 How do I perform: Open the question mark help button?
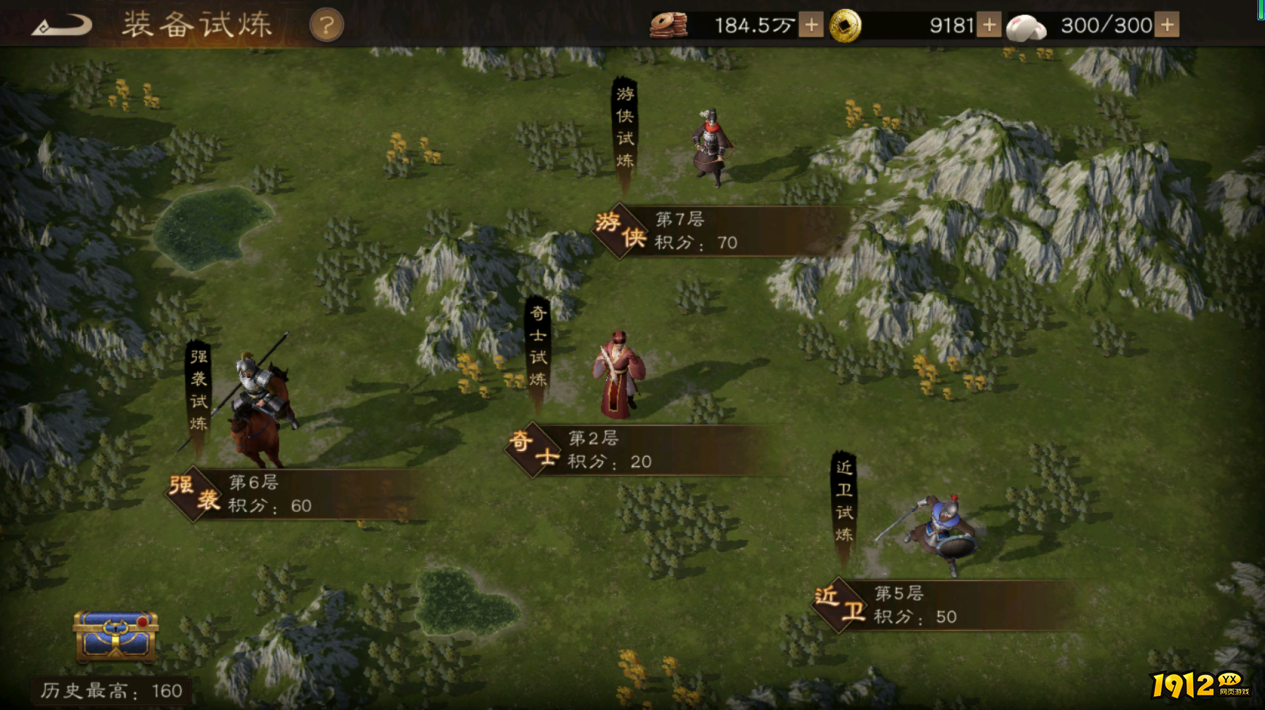click(326, 25)
